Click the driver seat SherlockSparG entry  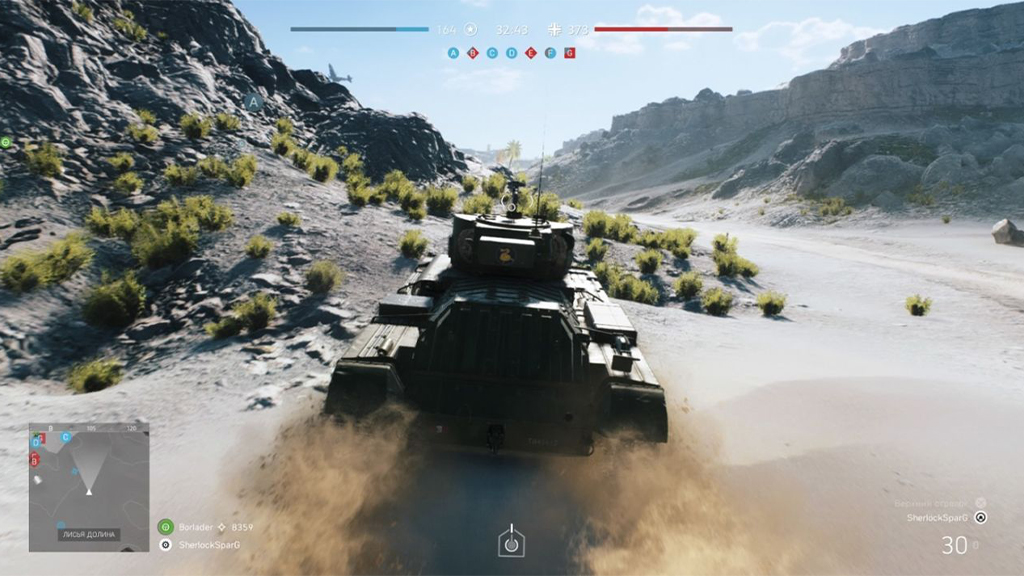[x=939, y=518]
